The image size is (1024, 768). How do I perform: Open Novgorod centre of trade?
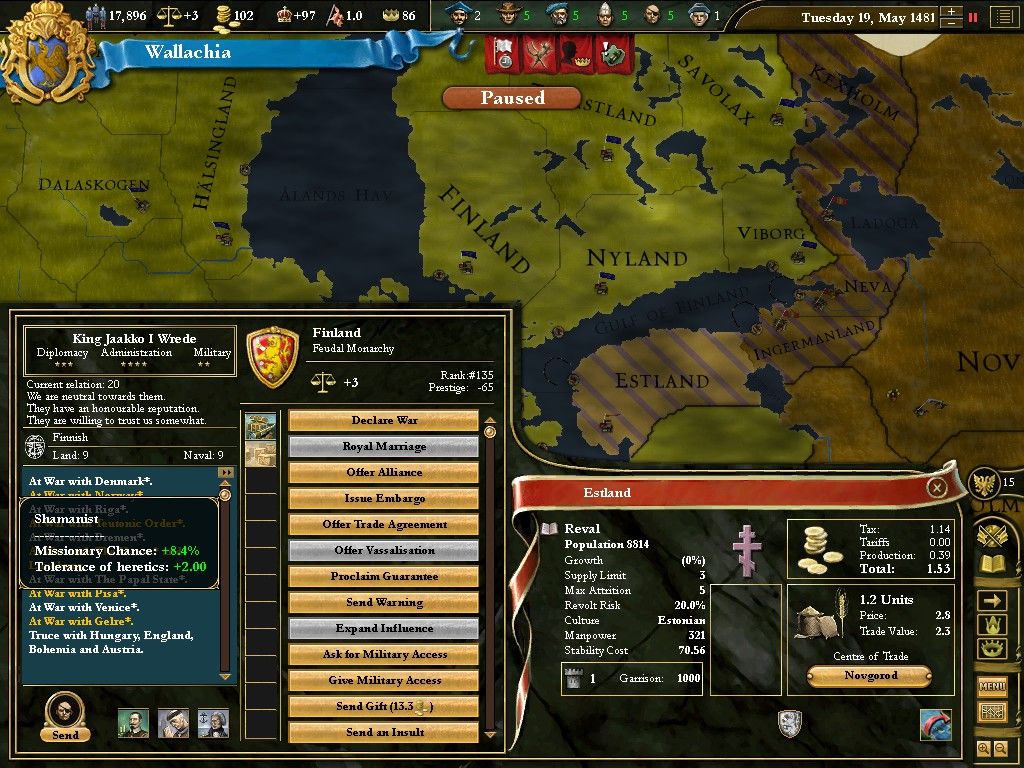(868, 676)
